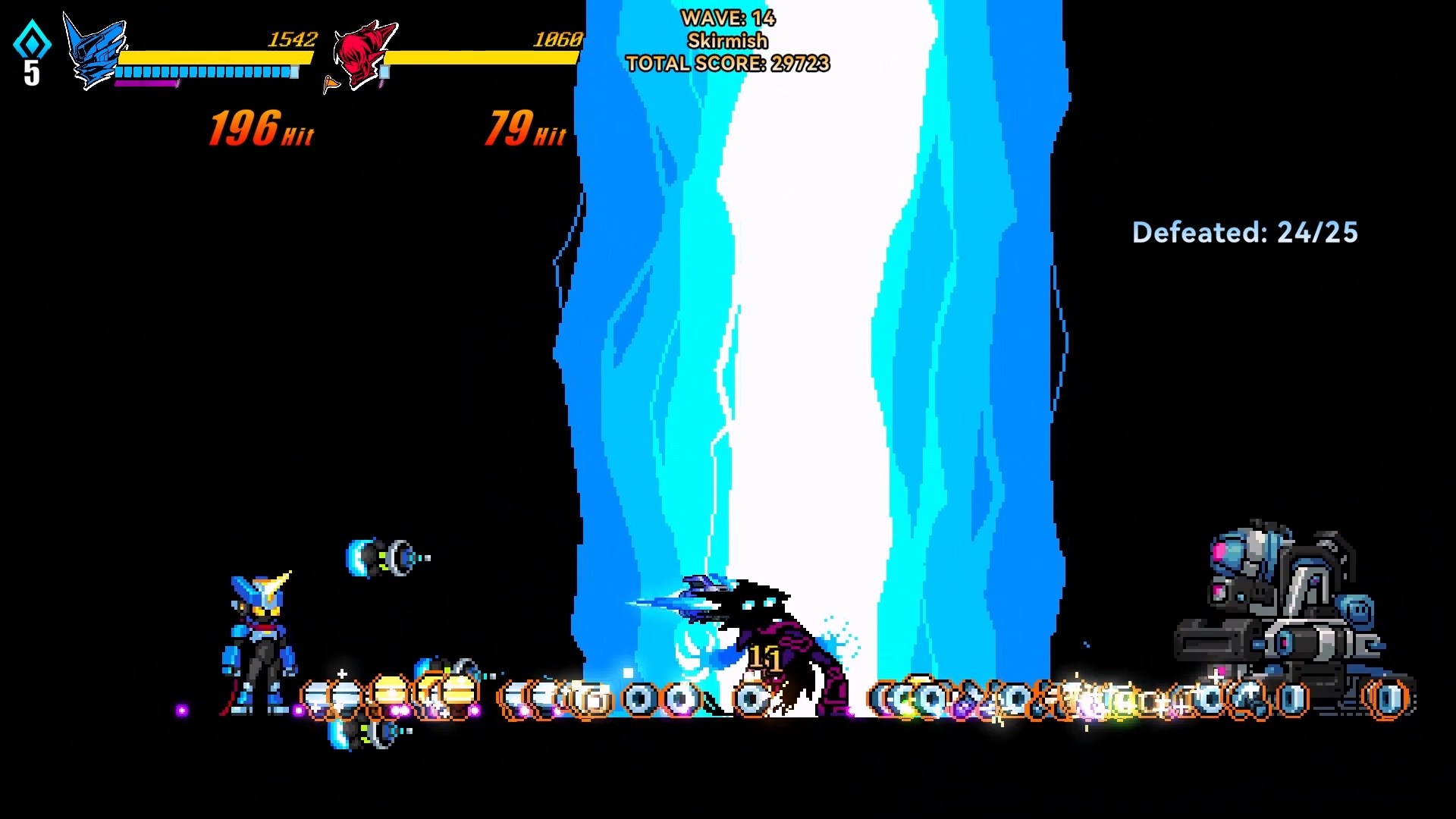This screenshot has width=1456, height=819.
Task: Click the Skirmish mode label
Action: [726, 41]
